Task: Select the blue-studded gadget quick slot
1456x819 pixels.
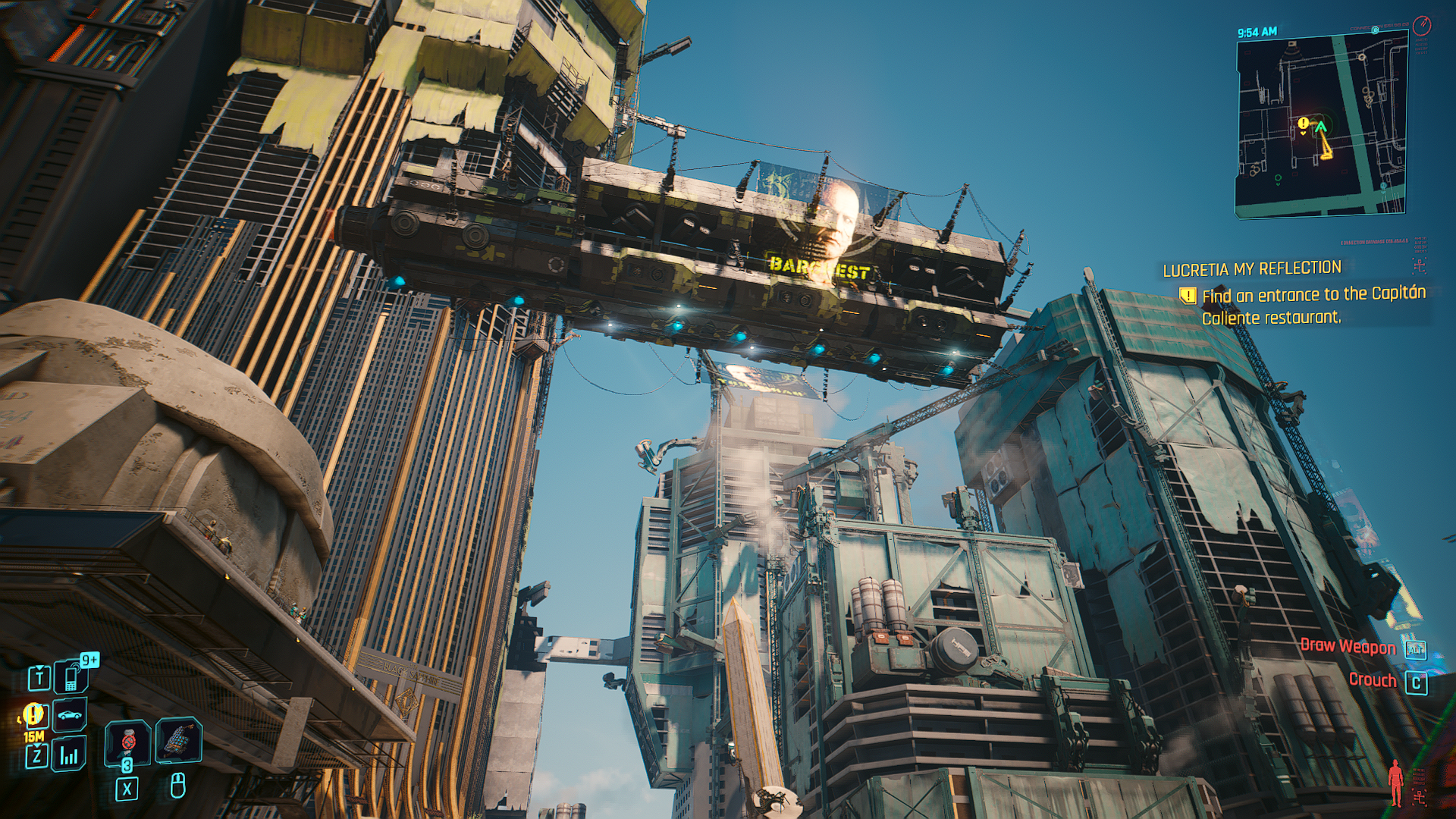Action: (178, 741)
